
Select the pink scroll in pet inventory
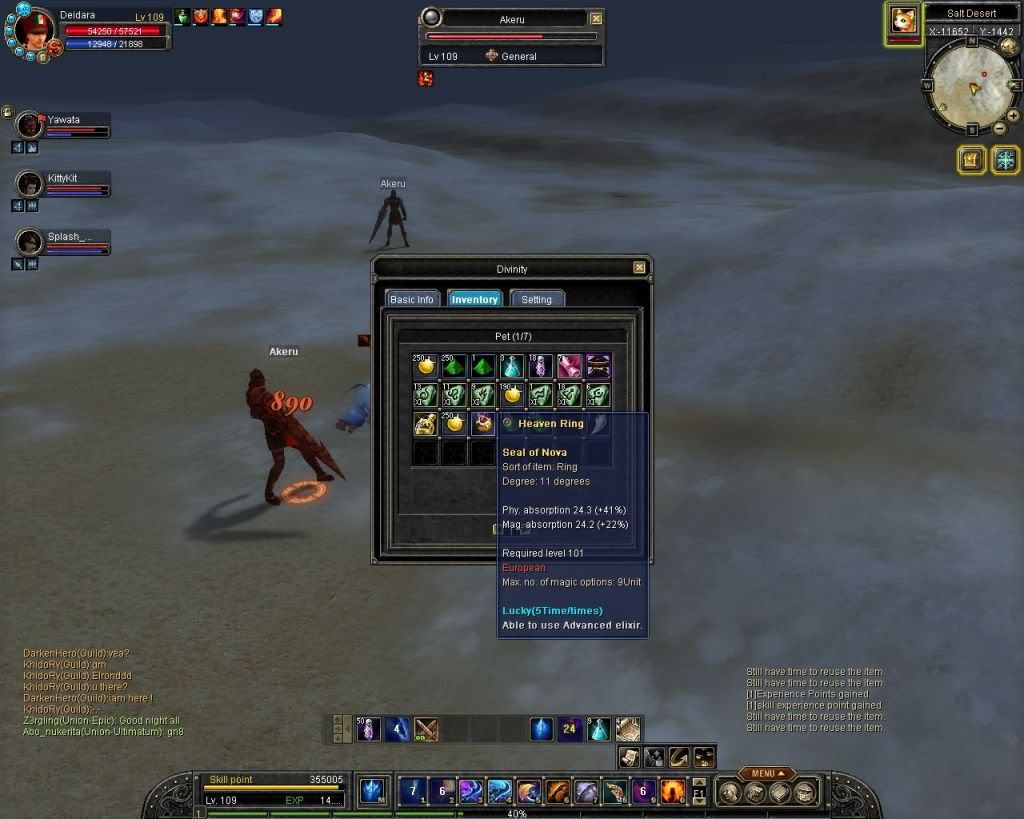pyautogui.click(x=569, y=366)
